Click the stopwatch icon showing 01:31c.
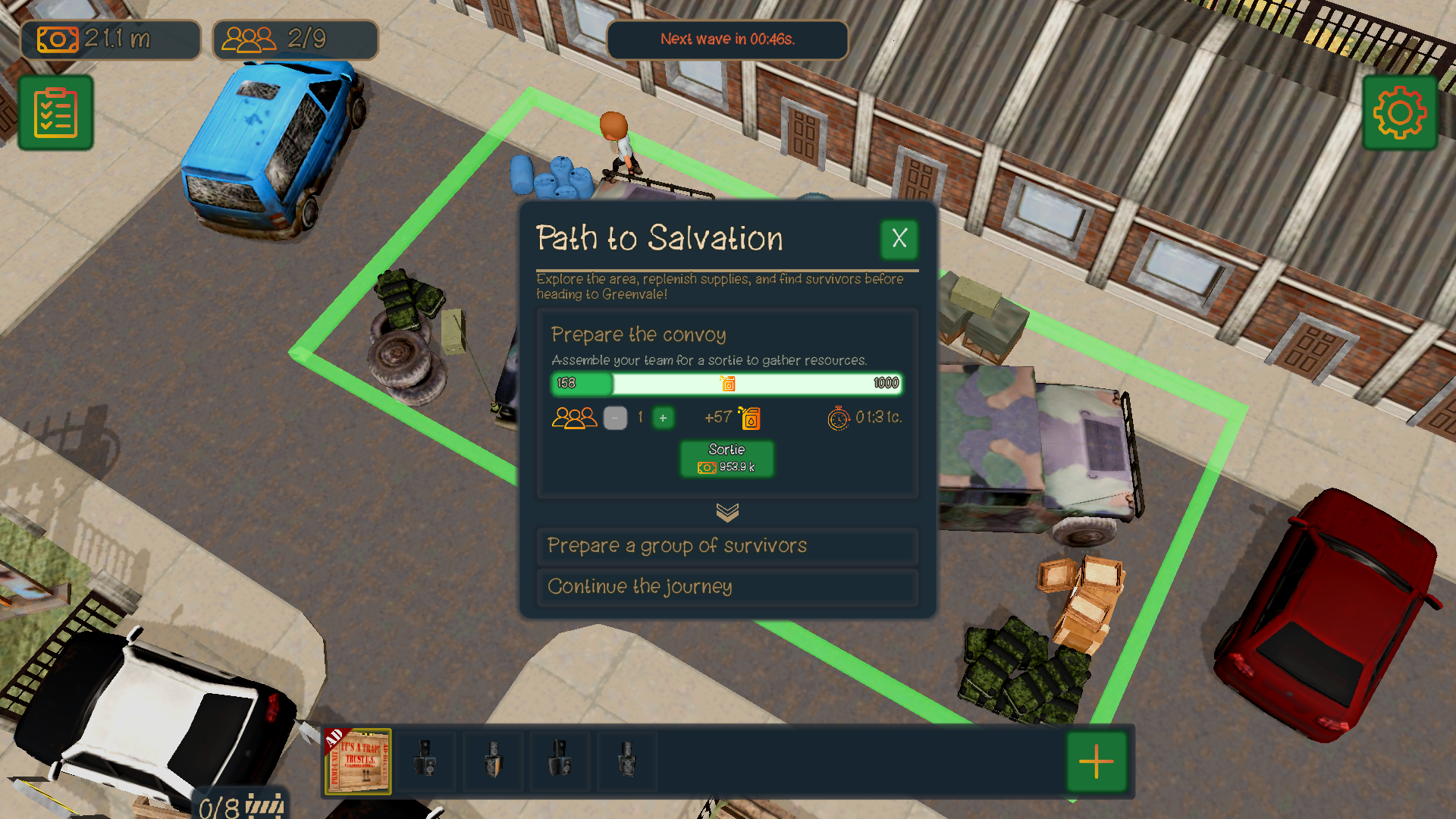 [x=838, y=418]
